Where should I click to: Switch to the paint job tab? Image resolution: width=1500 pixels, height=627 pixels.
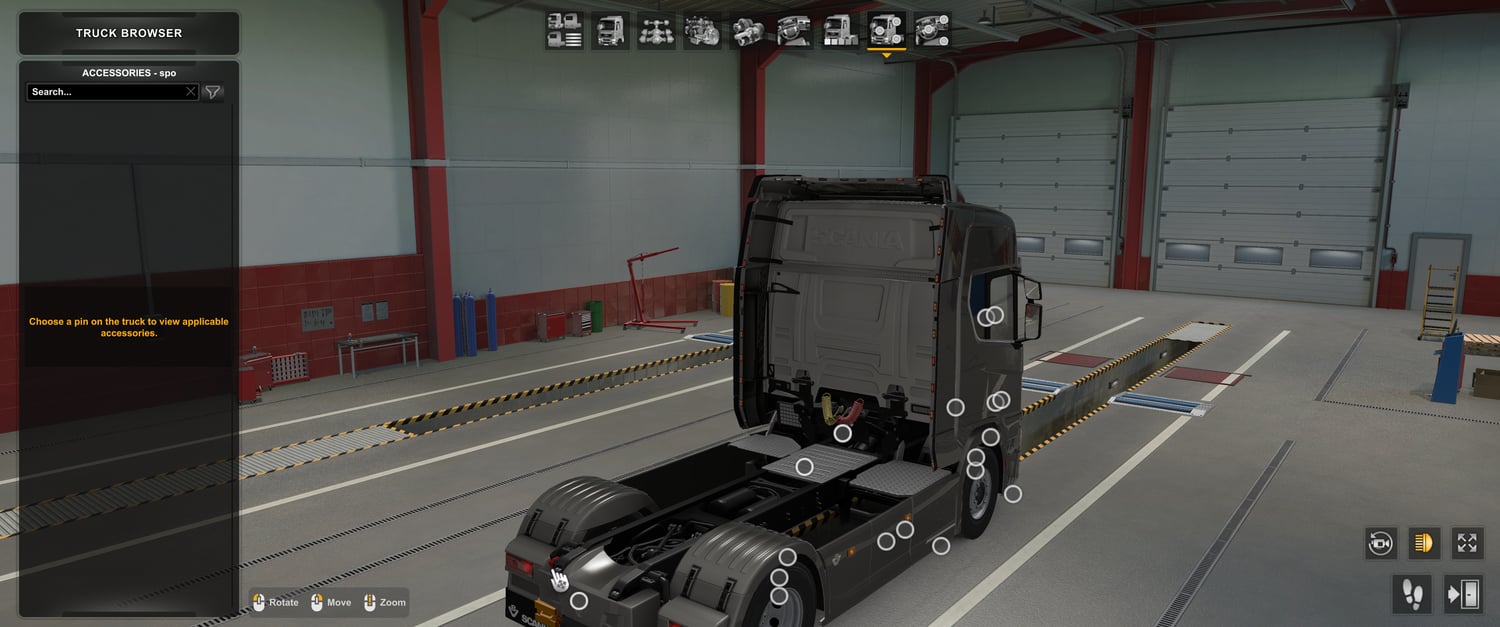click(x=840, y=30)
